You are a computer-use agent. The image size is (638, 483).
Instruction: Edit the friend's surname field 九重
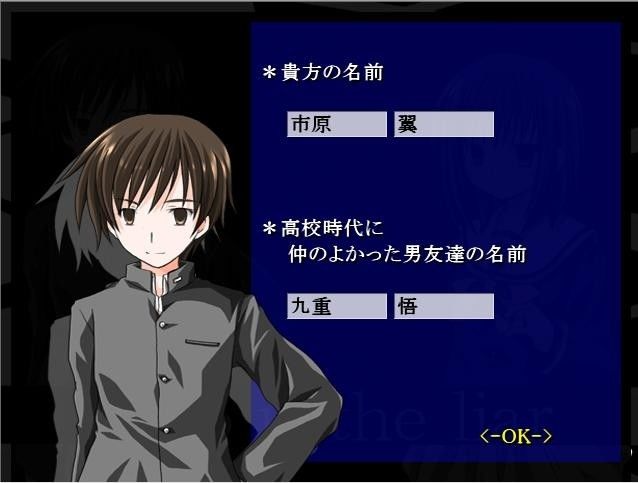coord(335,306)
